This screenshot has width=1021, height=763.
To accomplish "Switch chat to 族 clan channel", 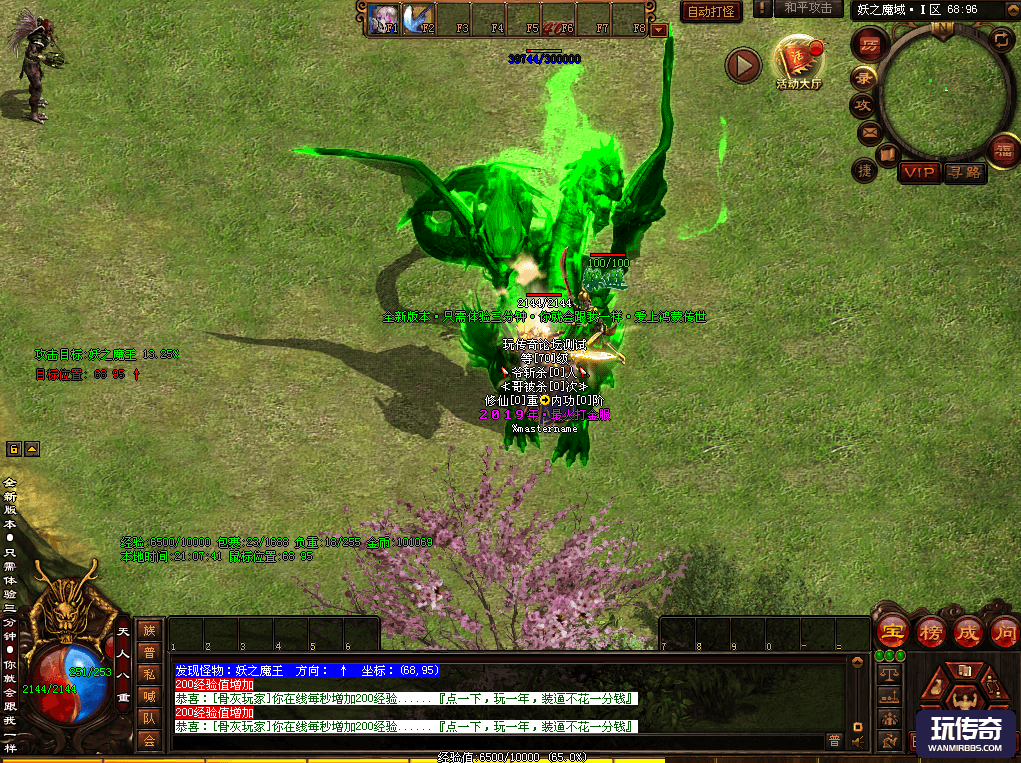I will (149, 630).
